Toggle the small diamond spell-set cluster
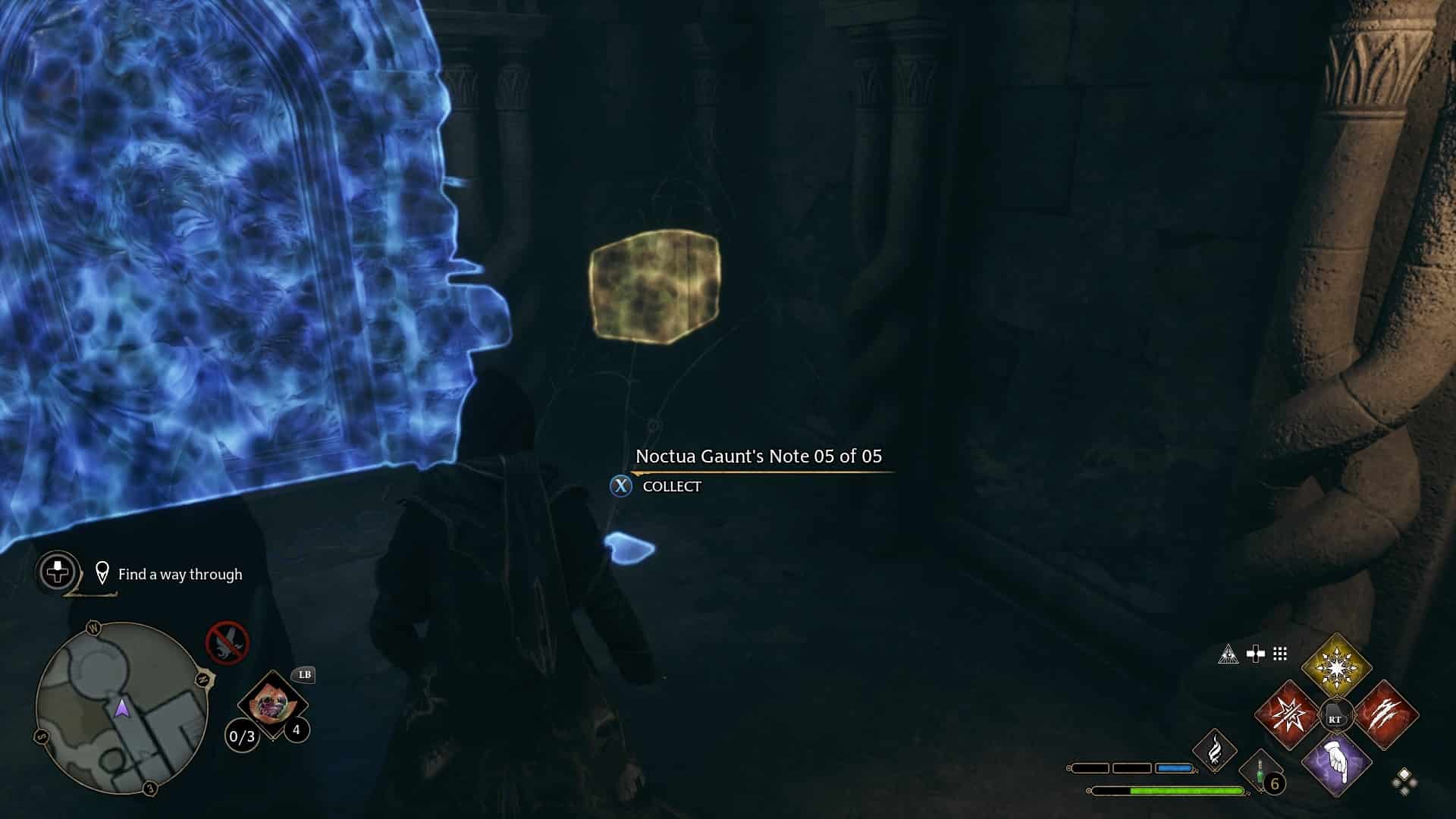Screen dimensions: 1456x819 coord(1403,781)
